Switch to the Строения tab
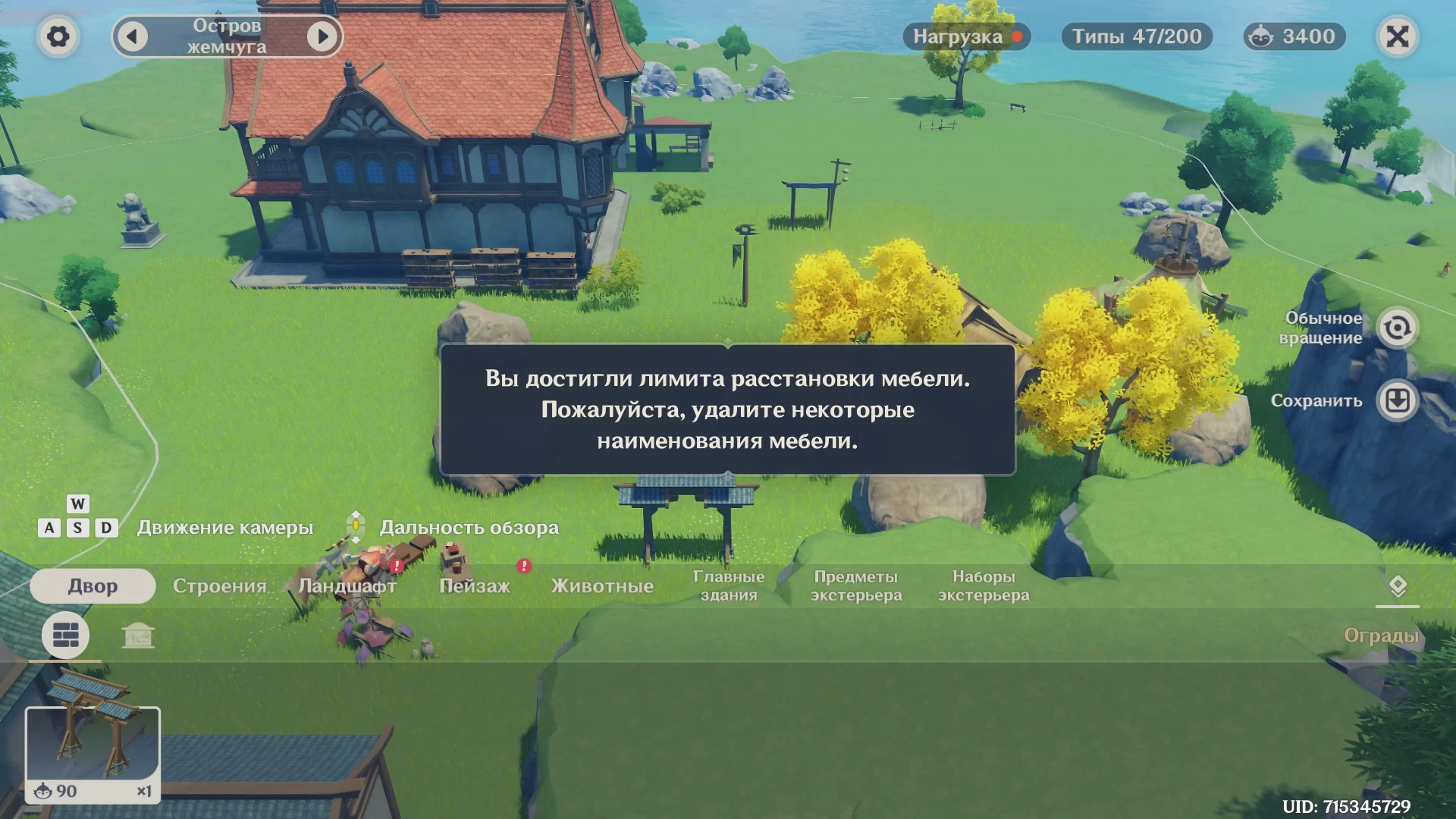Screen dimensions: 1456x819 [219, 586]
